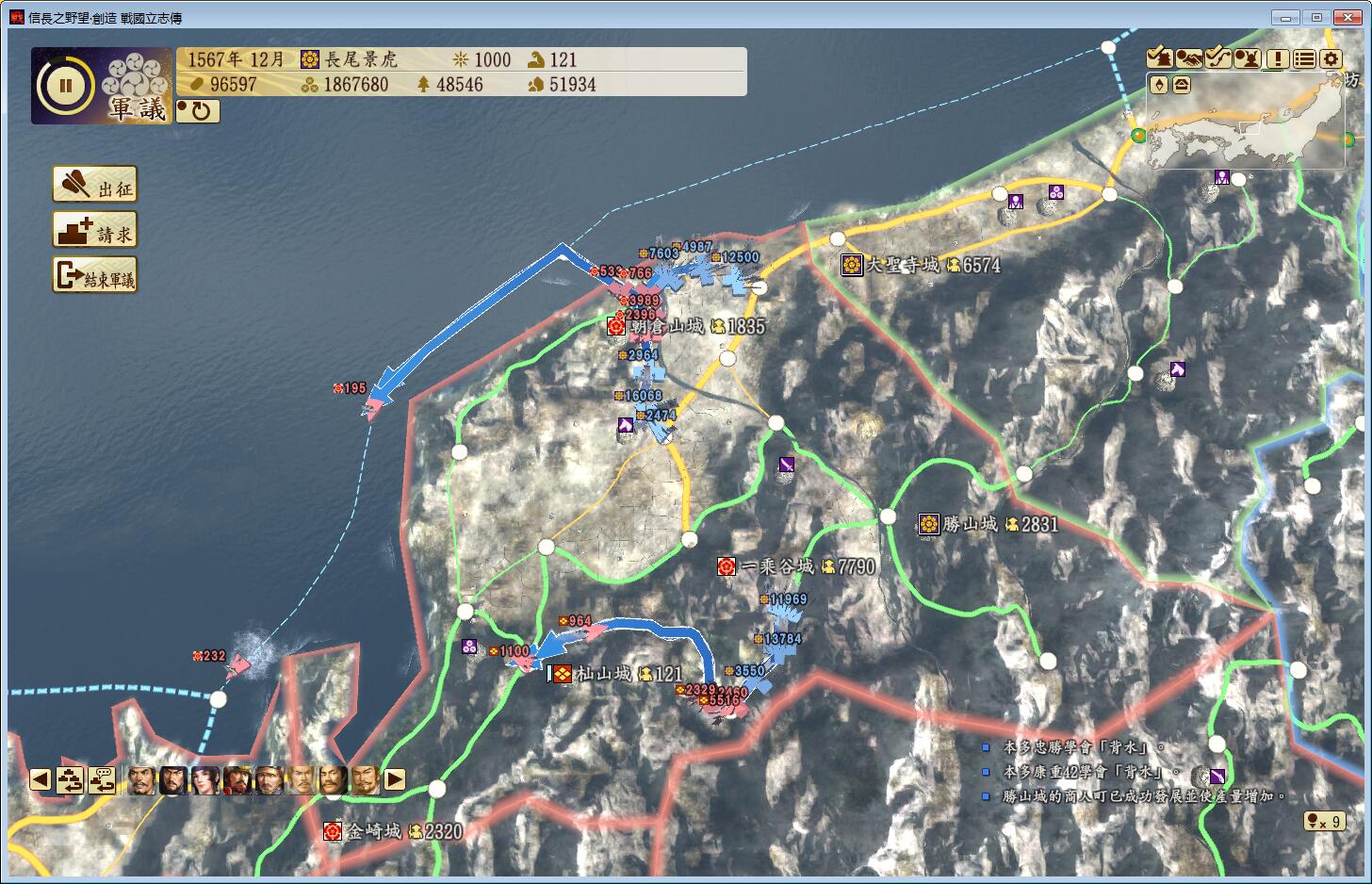Viewport: 1372px width, 884px height.
Task: Click the circular arrow button below the date bar
Action: [x=198, y=111]
